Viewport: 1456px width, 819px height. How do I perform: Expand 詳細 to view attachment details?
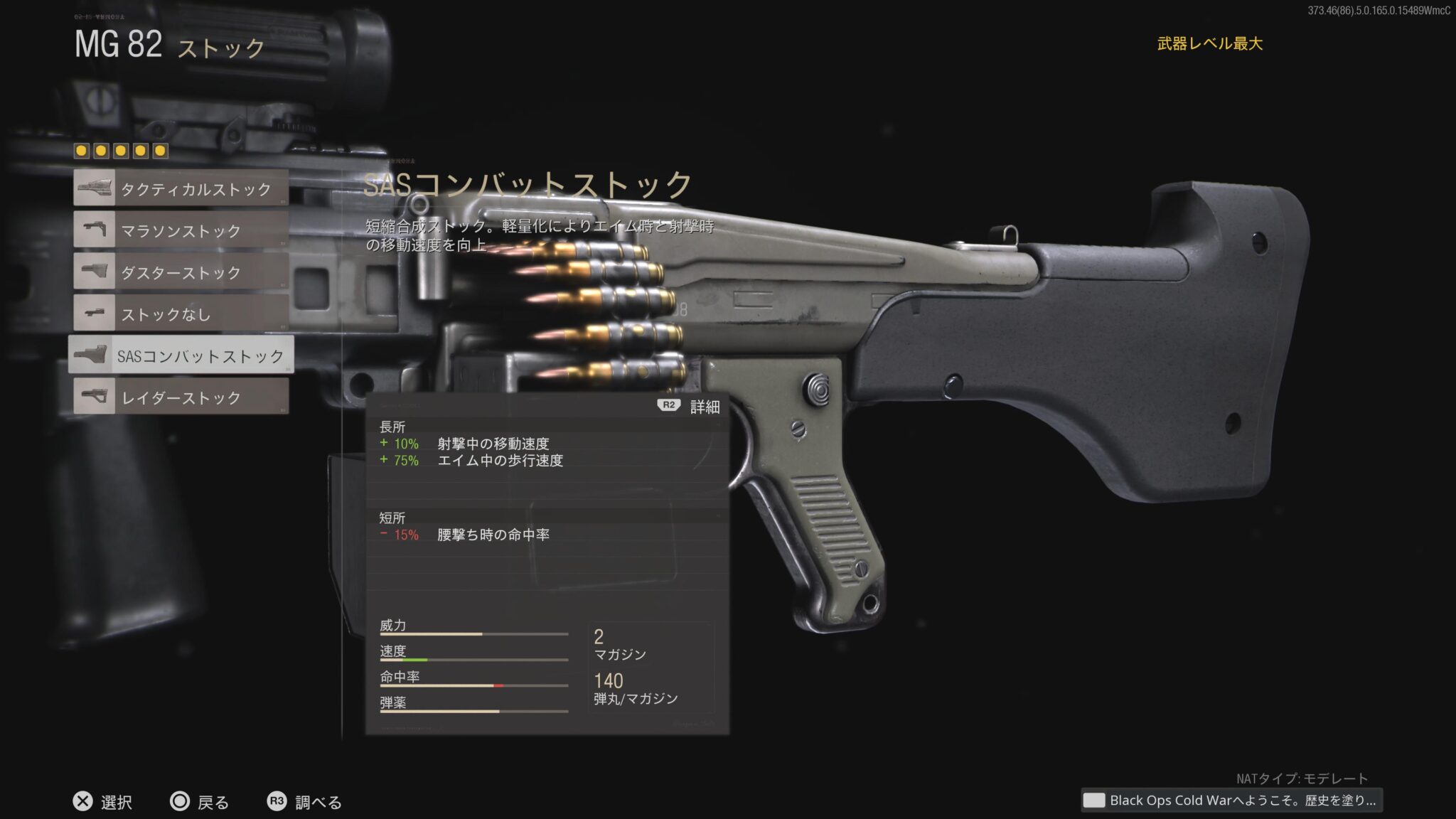(688, 407)
